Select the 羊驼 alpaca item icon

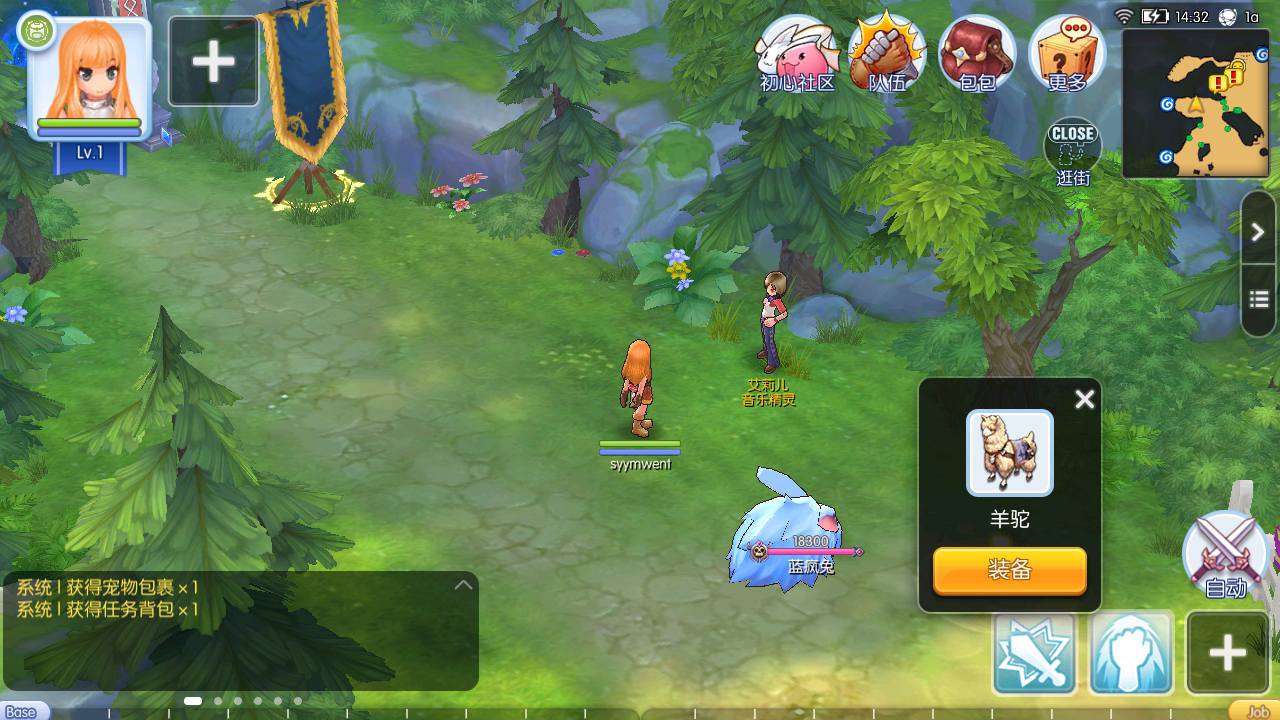click(1009, 453)
